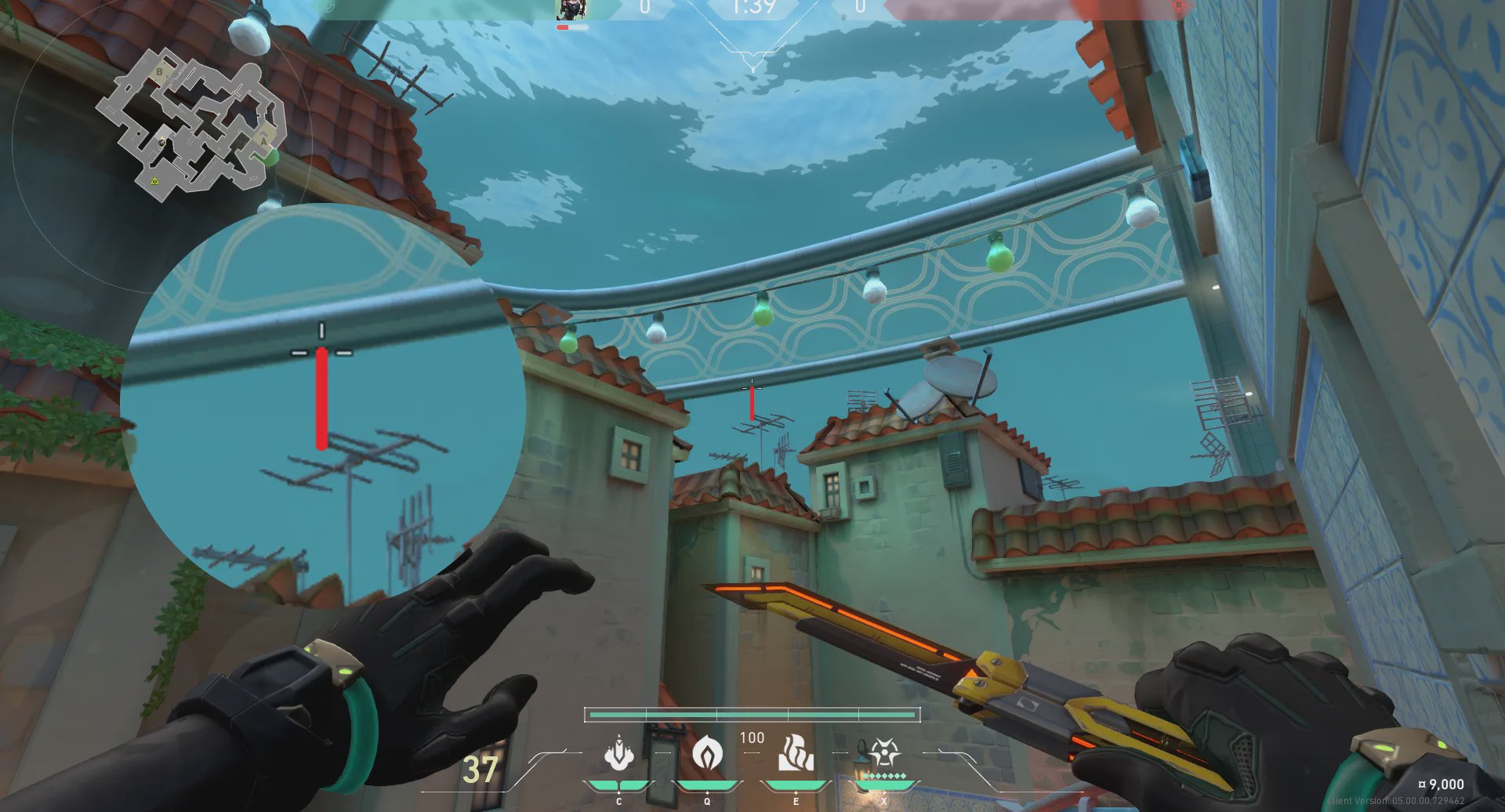Trigger the Viper's Pit ultimate icon

883,753
